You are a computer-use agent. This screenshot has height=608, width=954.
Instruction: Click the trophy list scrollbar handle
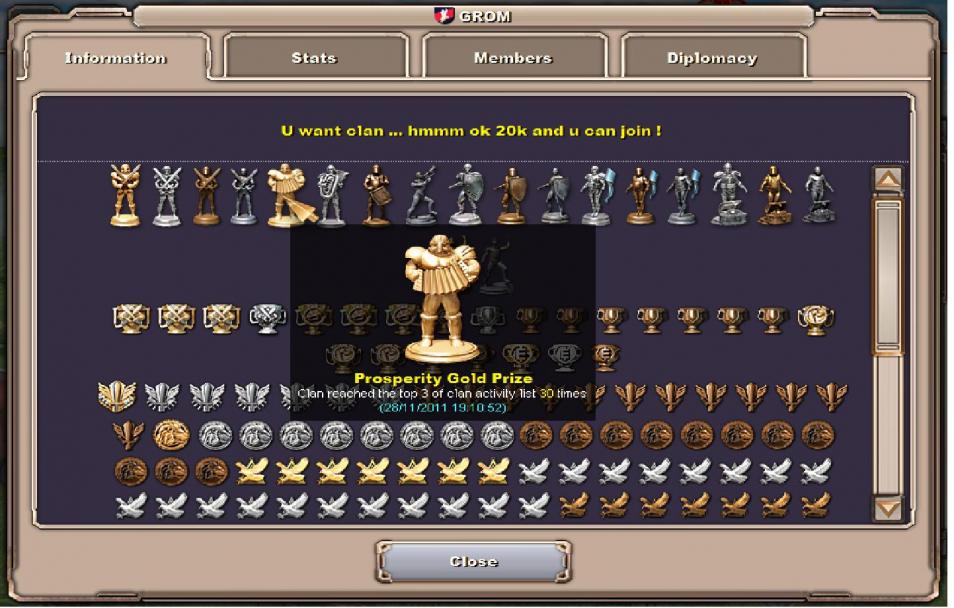pyautogui.click(x=887, y=275)
